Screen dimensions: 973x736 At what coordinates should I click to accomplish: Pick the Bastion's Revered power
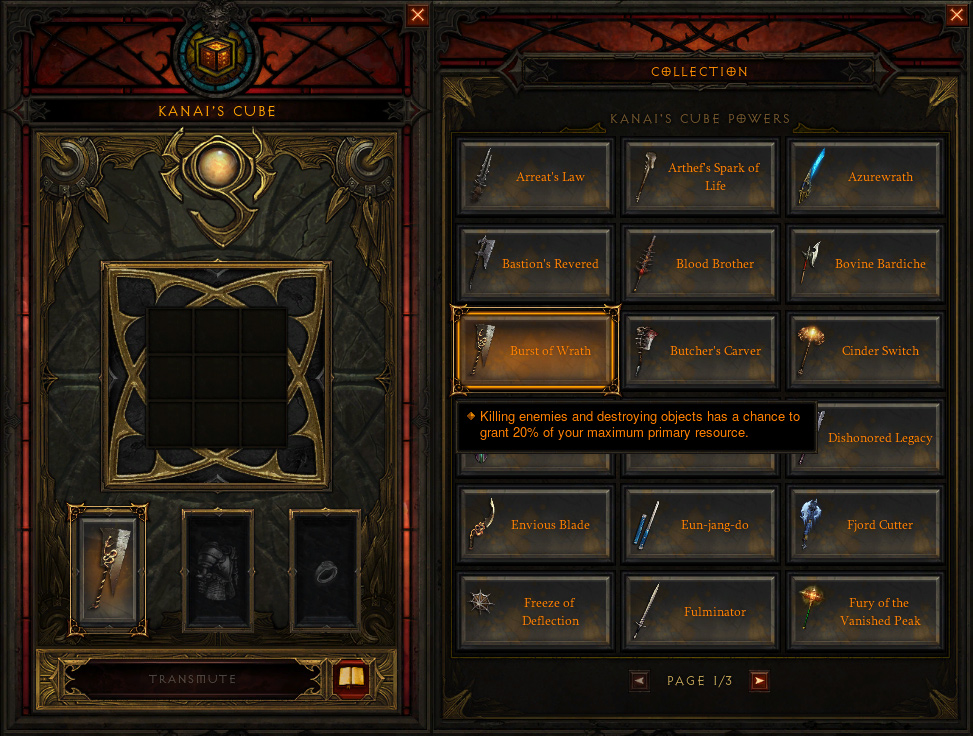click(535, 264)
